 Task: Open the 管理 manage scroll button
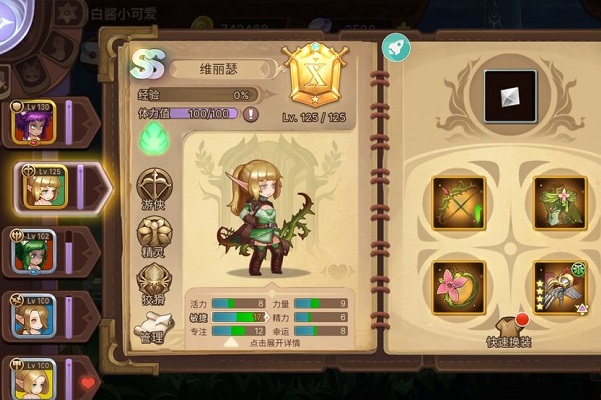(x=152, y=330)
